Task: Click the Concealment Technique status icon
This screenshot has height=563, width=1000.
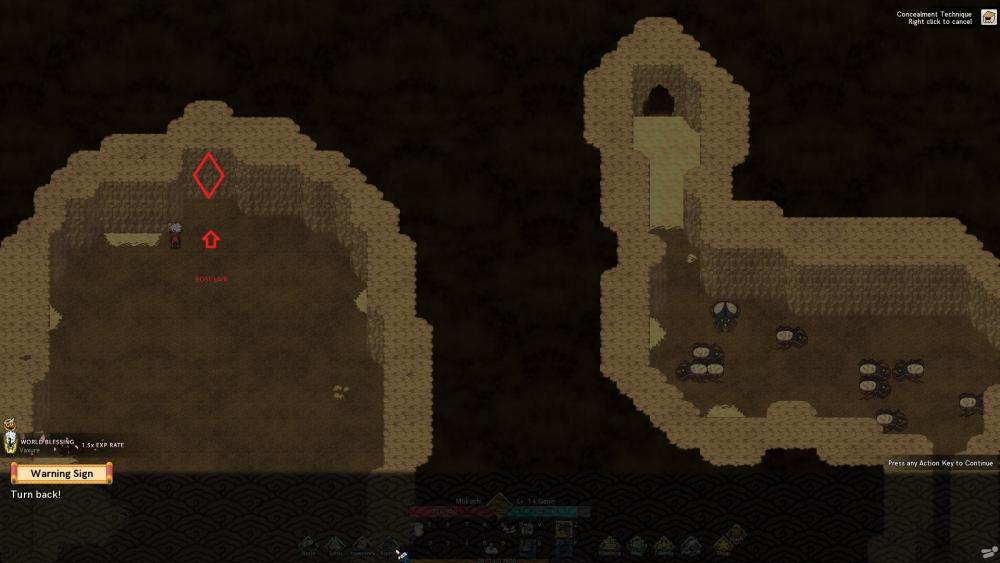Action: [x=988, y=17]
